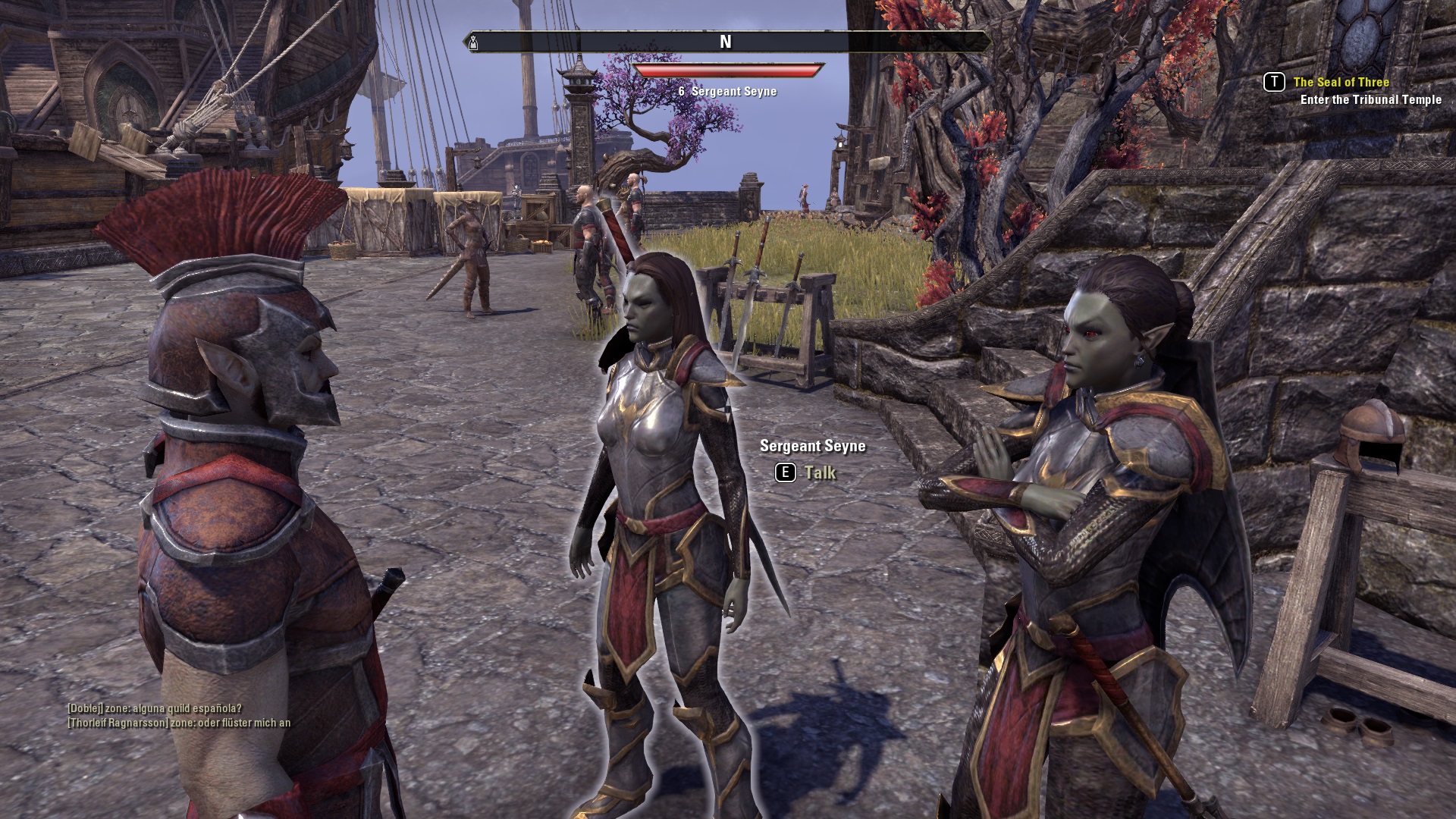Click the compass bar showing N
Image resolution: width=1456 pixels, height=819 pixels.
point(726,42)
